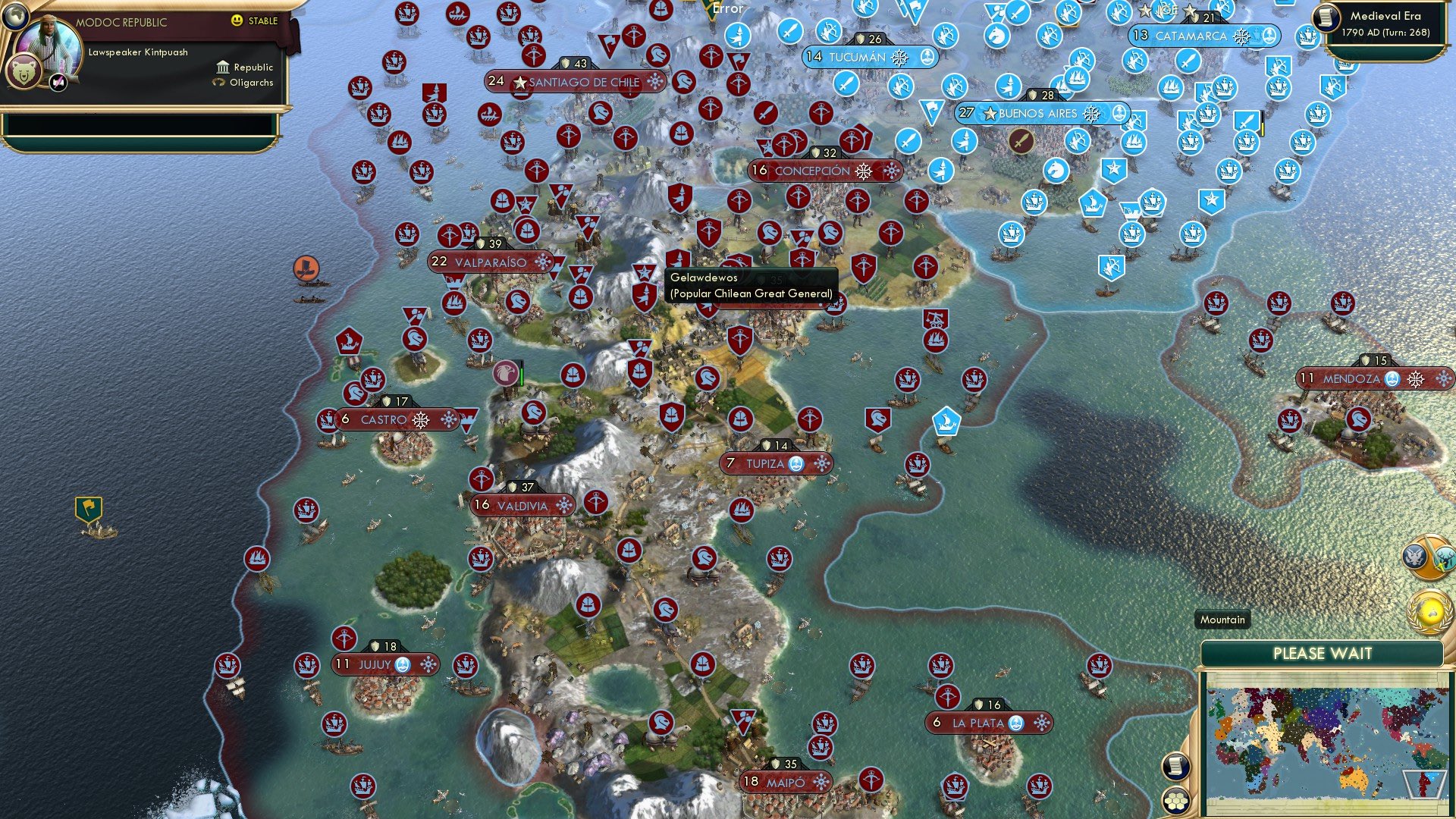1456x819 pixels.
Task: Select the deer hunter notification icon
Action: 1446,558
